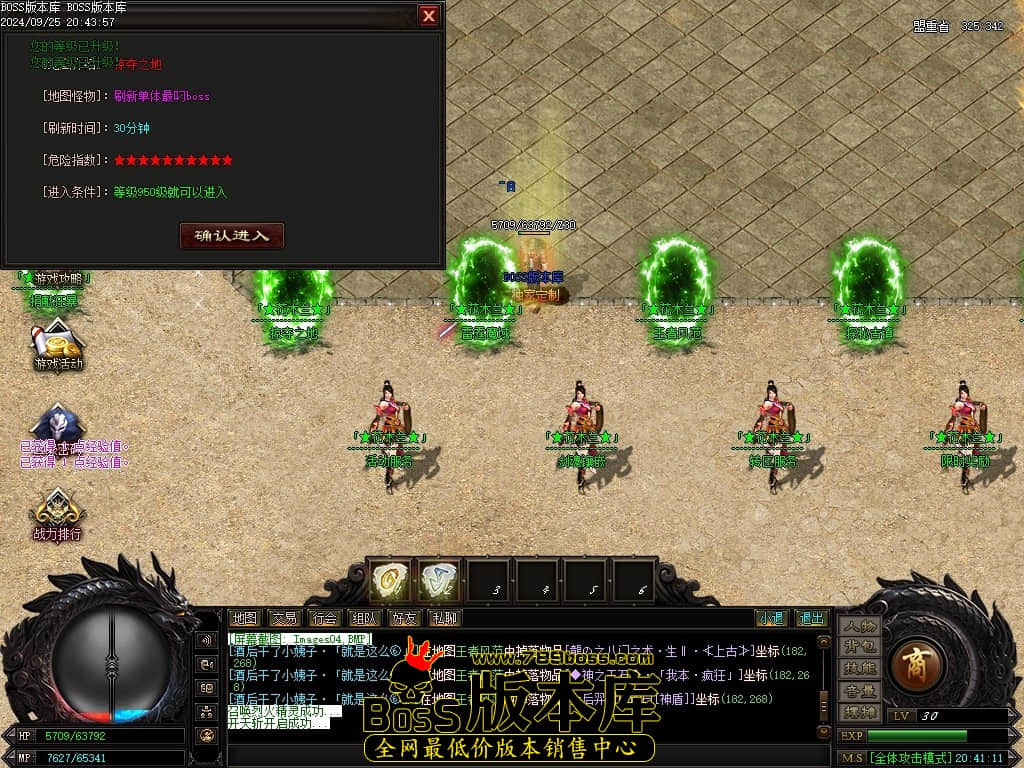Open the 游戏活动 events icon
This screenshot has width=1024, height=768.
tap(58, 343)
